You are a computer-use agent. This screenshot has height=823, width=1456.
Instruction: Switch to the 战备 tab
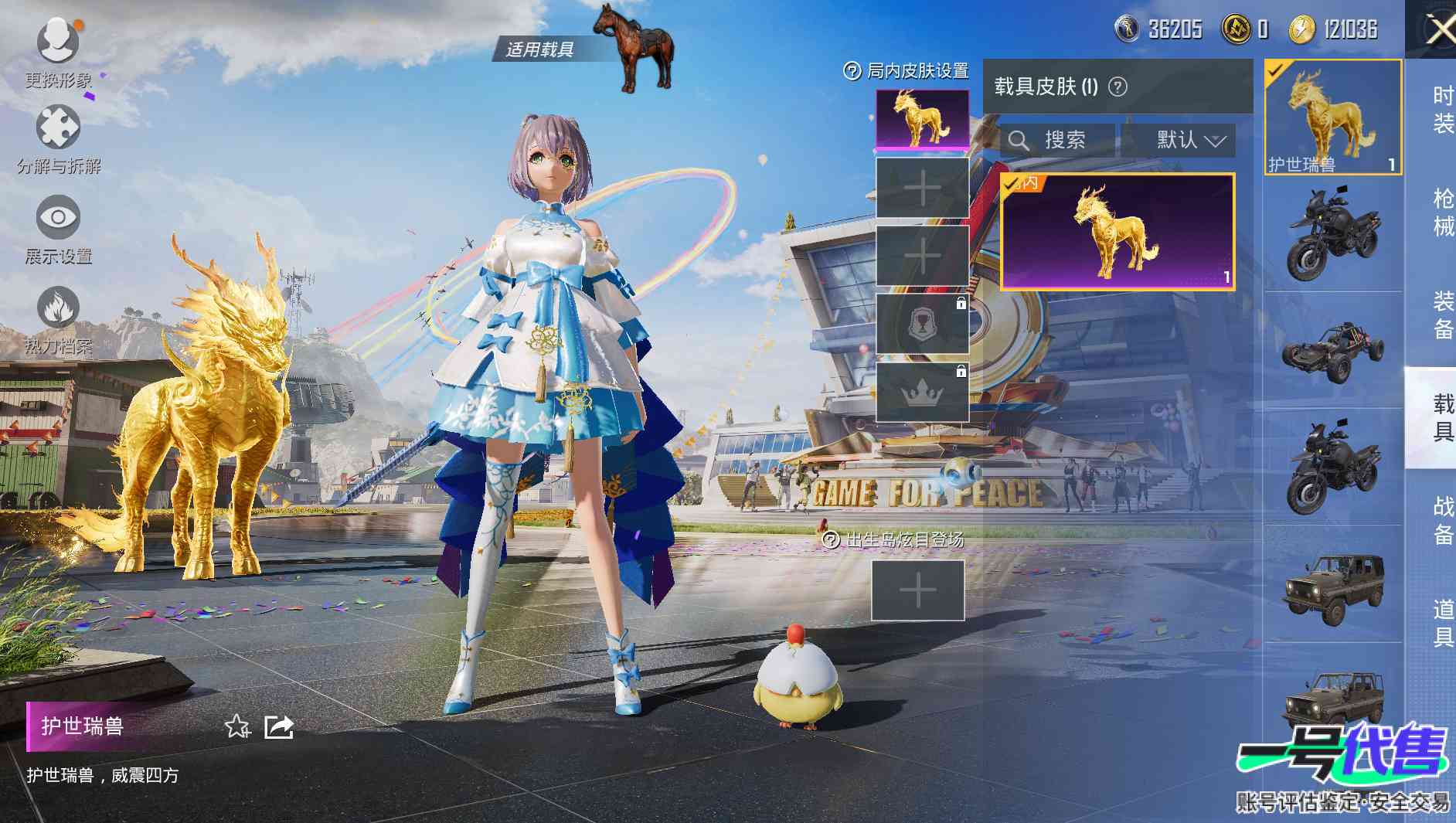(x=1442, y=520)
